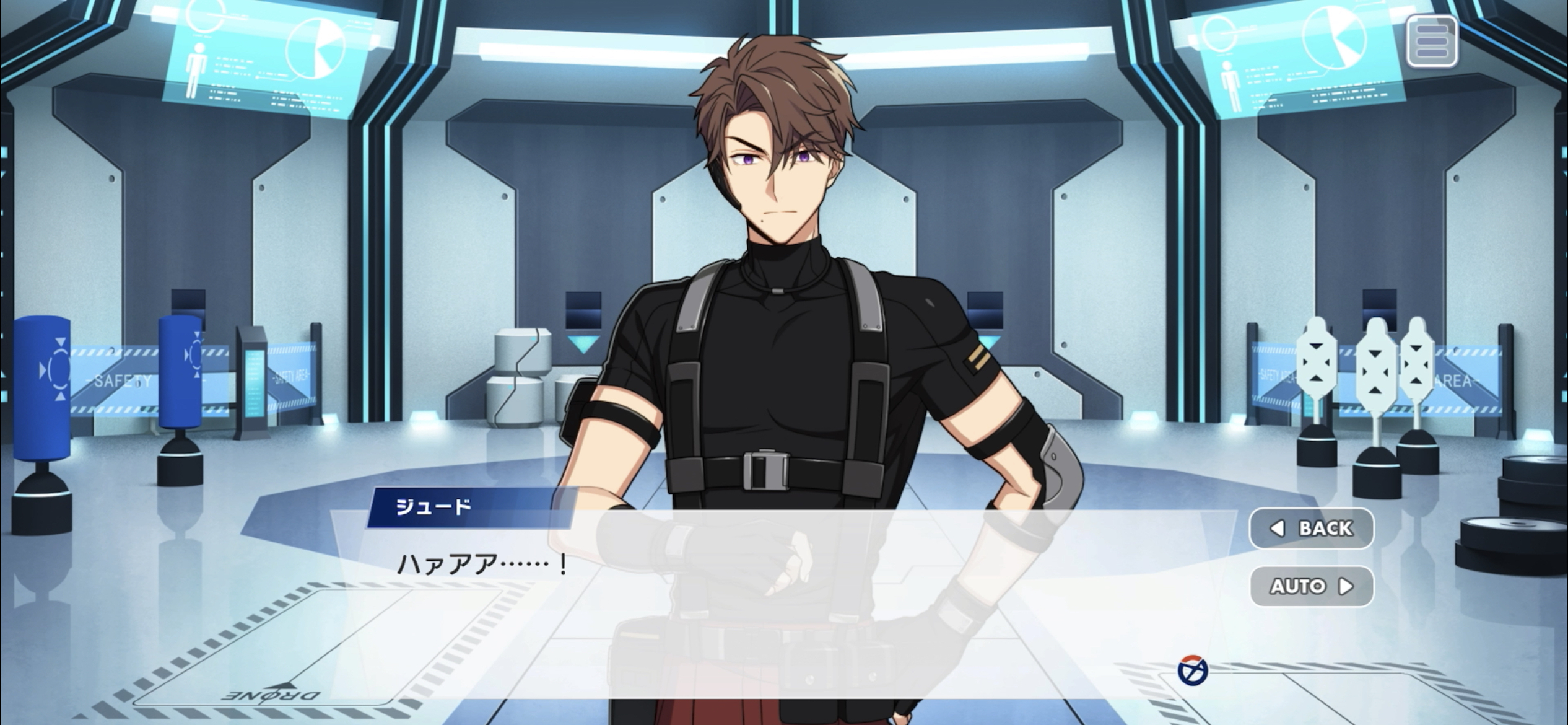
Task: Open the hamburger menu button
Action: pyautogui.click(x=1431, y=42)
